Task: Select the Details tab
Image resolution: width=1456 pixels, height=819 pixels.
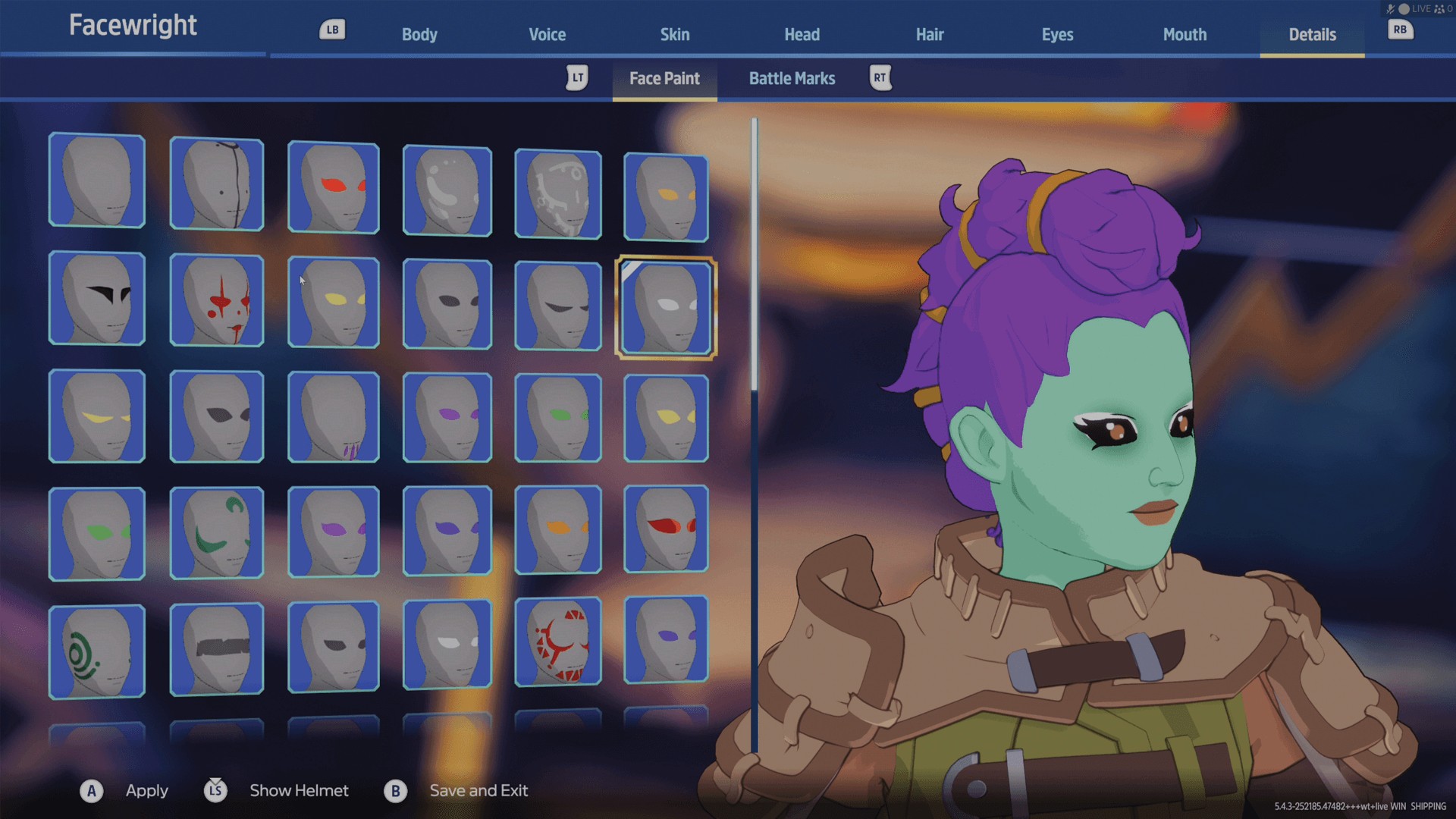Action: (1312, 35)
